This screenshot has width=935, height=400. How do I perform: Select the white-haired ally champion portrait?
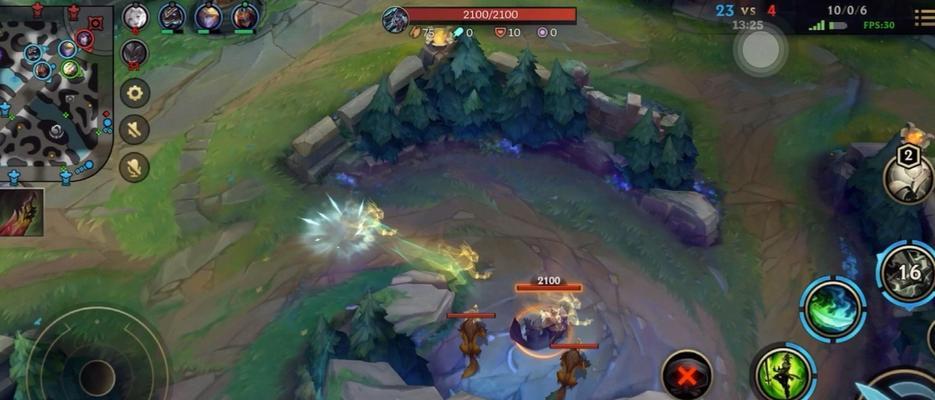(x=135, y=16)
